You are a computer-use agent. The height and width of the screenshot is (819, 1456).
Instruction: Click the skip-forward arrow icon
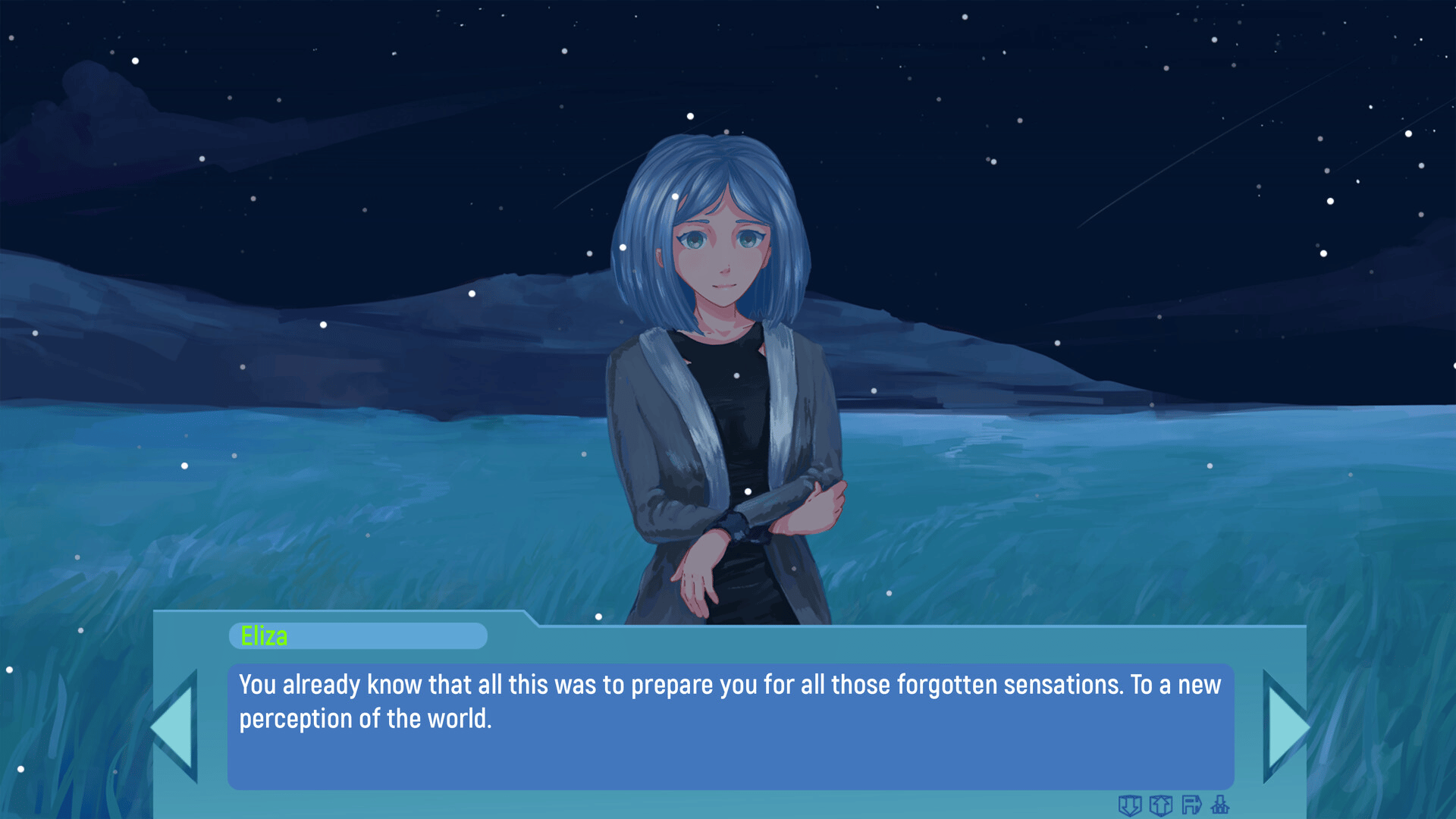[x=1191, y=805]
